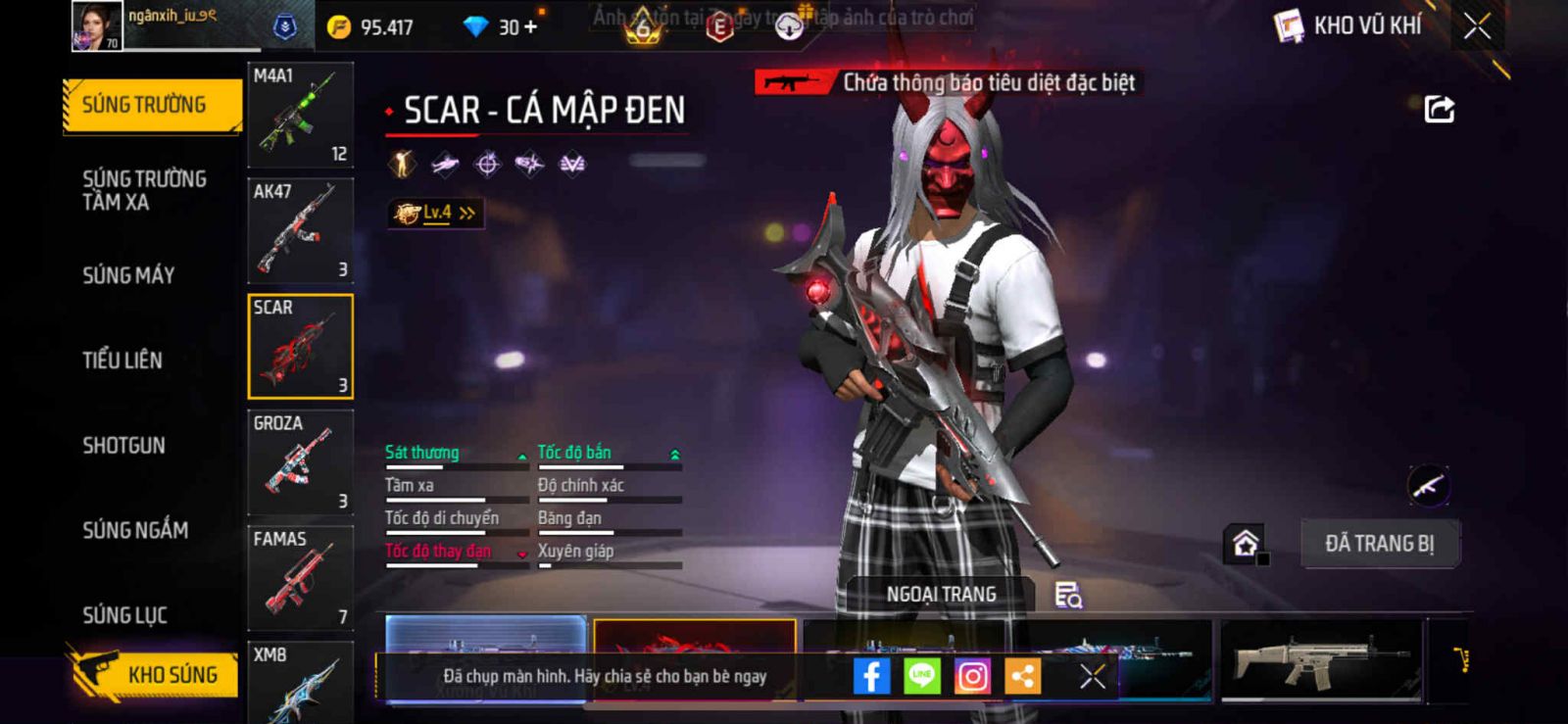Select the GROZA weapon tile

300,462
